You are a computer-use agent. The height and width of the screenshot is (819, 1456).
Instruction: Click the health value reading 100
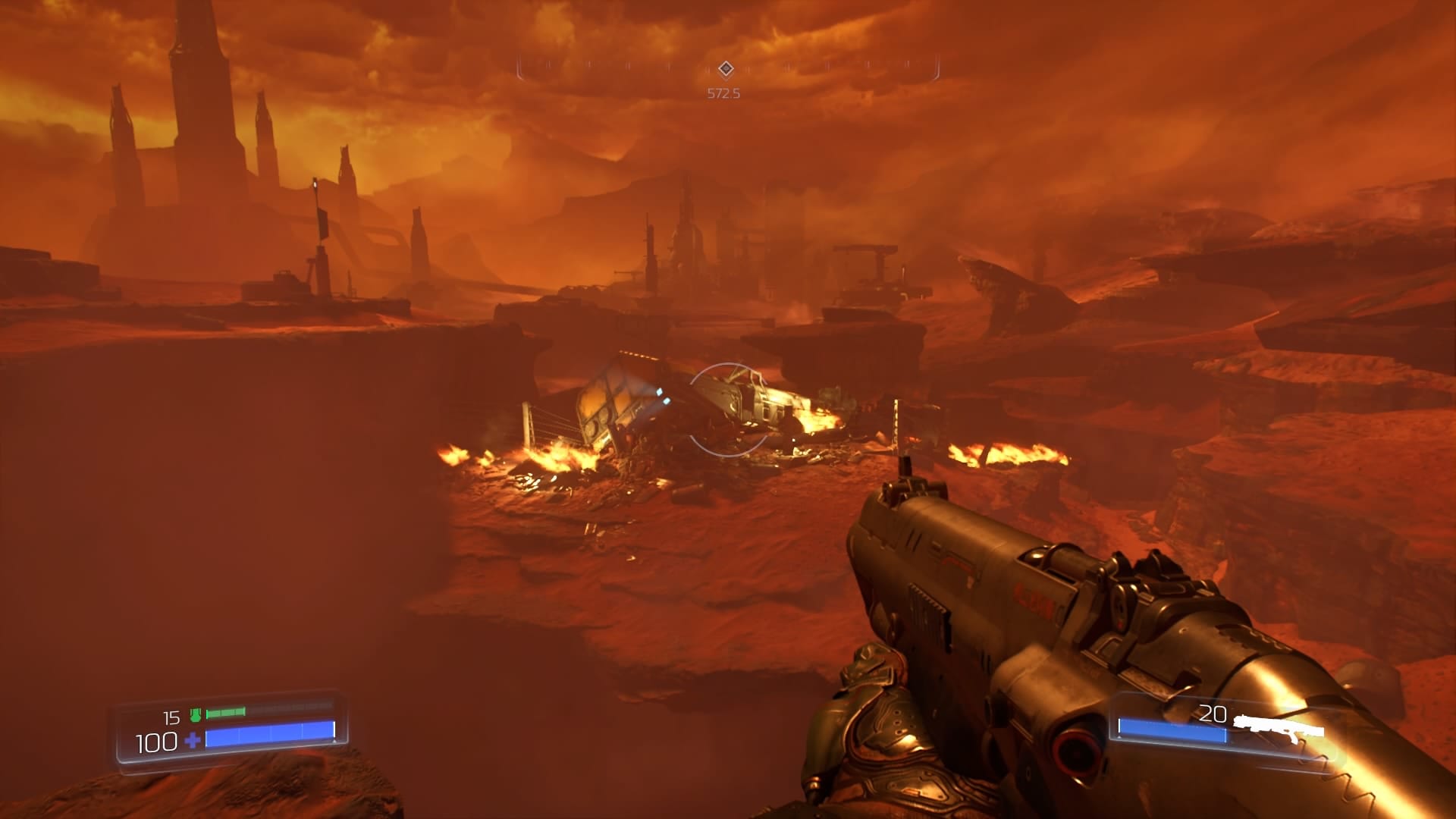(x=155, y=741)
